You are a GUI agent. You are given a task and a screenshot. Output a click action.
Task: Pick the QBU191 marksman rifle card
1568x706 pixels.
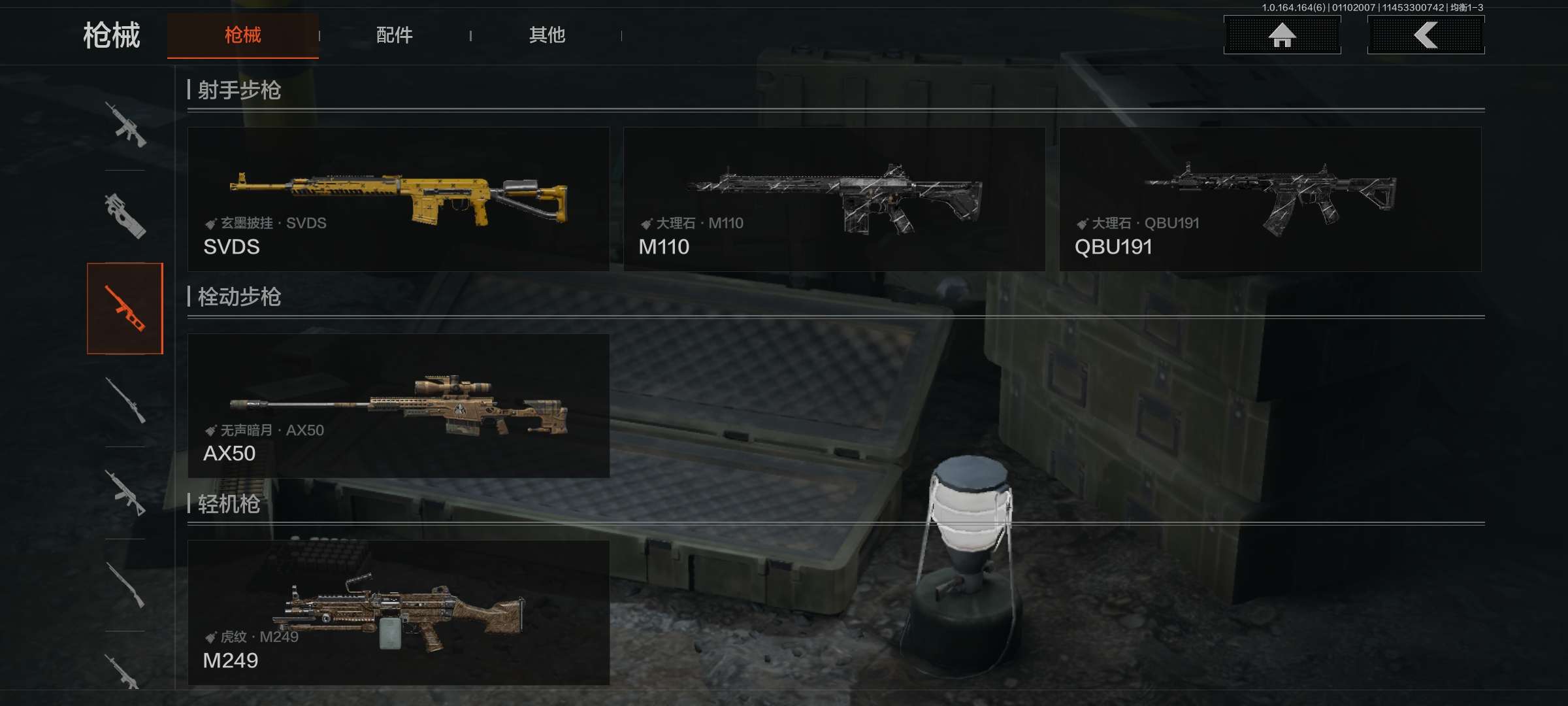[x=1270, y=199]
